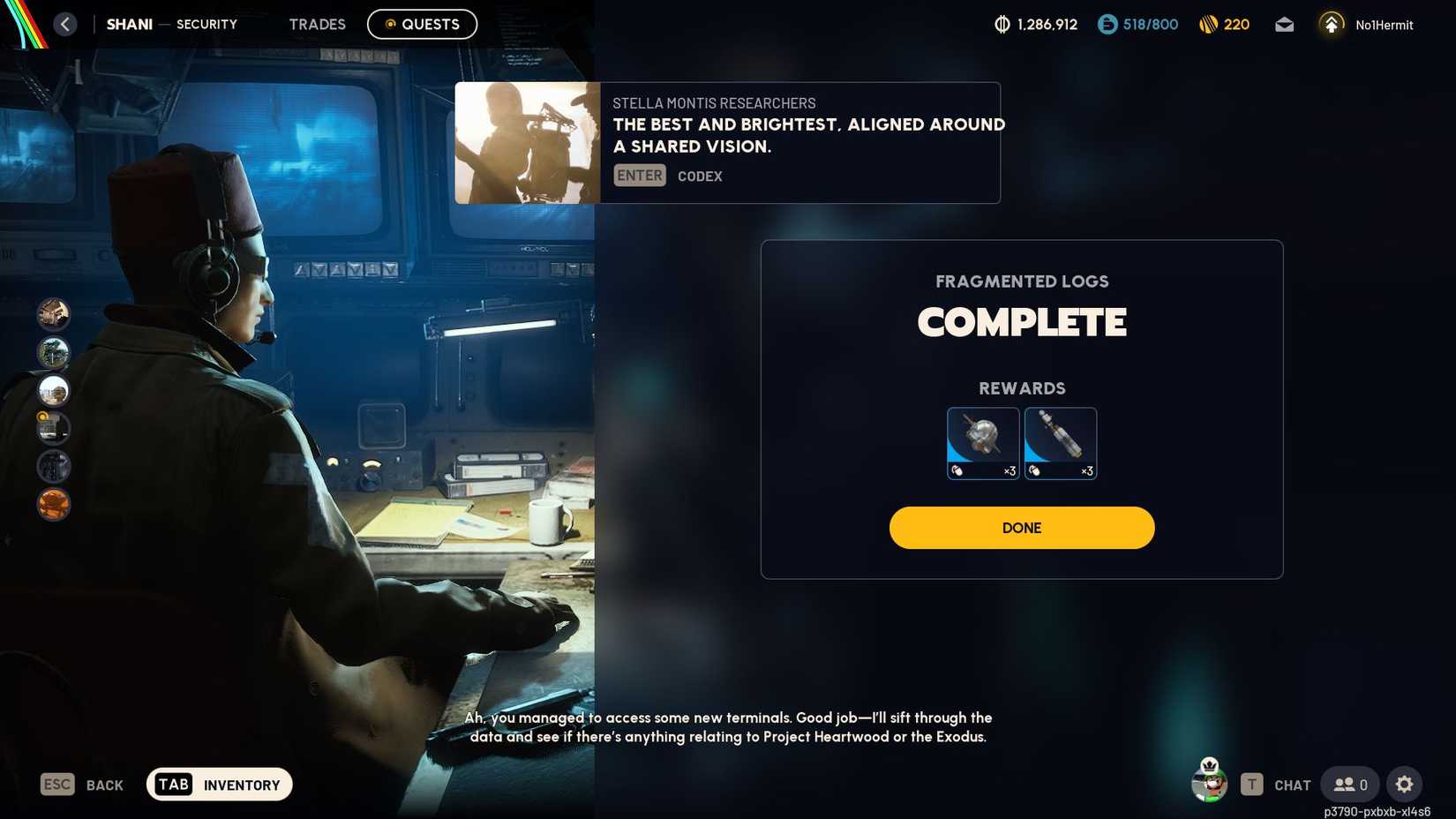Click the player count icon near chat
The height and width of the screenshot is (819, 1456).
[1347, 784]
